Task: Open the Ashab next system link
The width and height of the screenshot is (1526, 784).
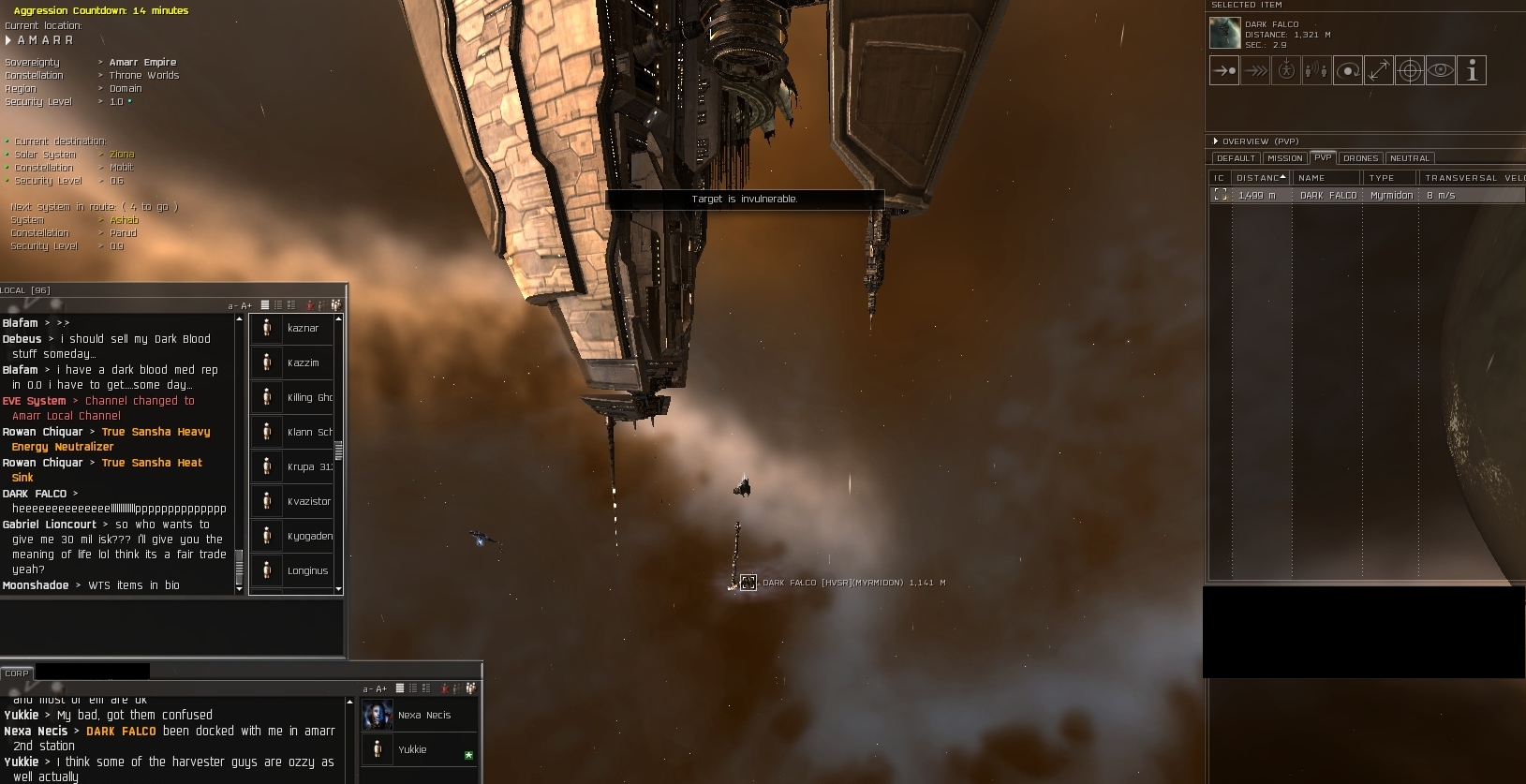Action: (x=124, y=220)
